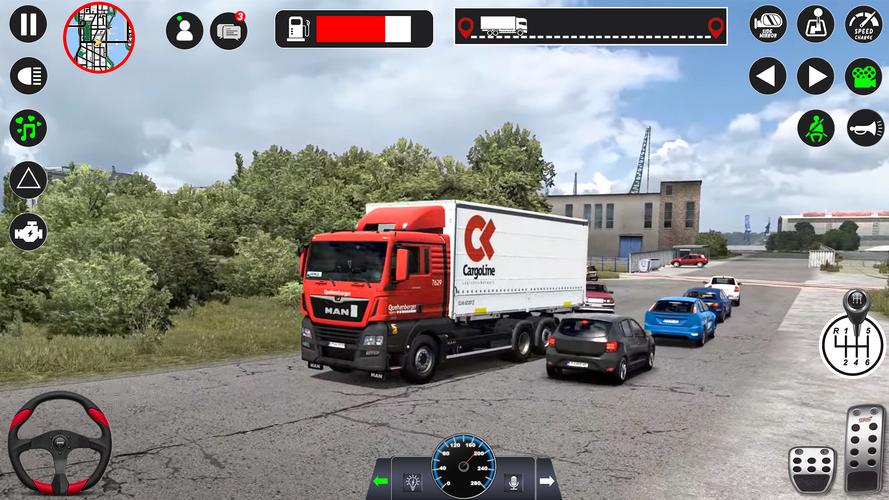This screenshot has height=500, width=889.
Task: Pause the game
Action: [x=28, y=24]
